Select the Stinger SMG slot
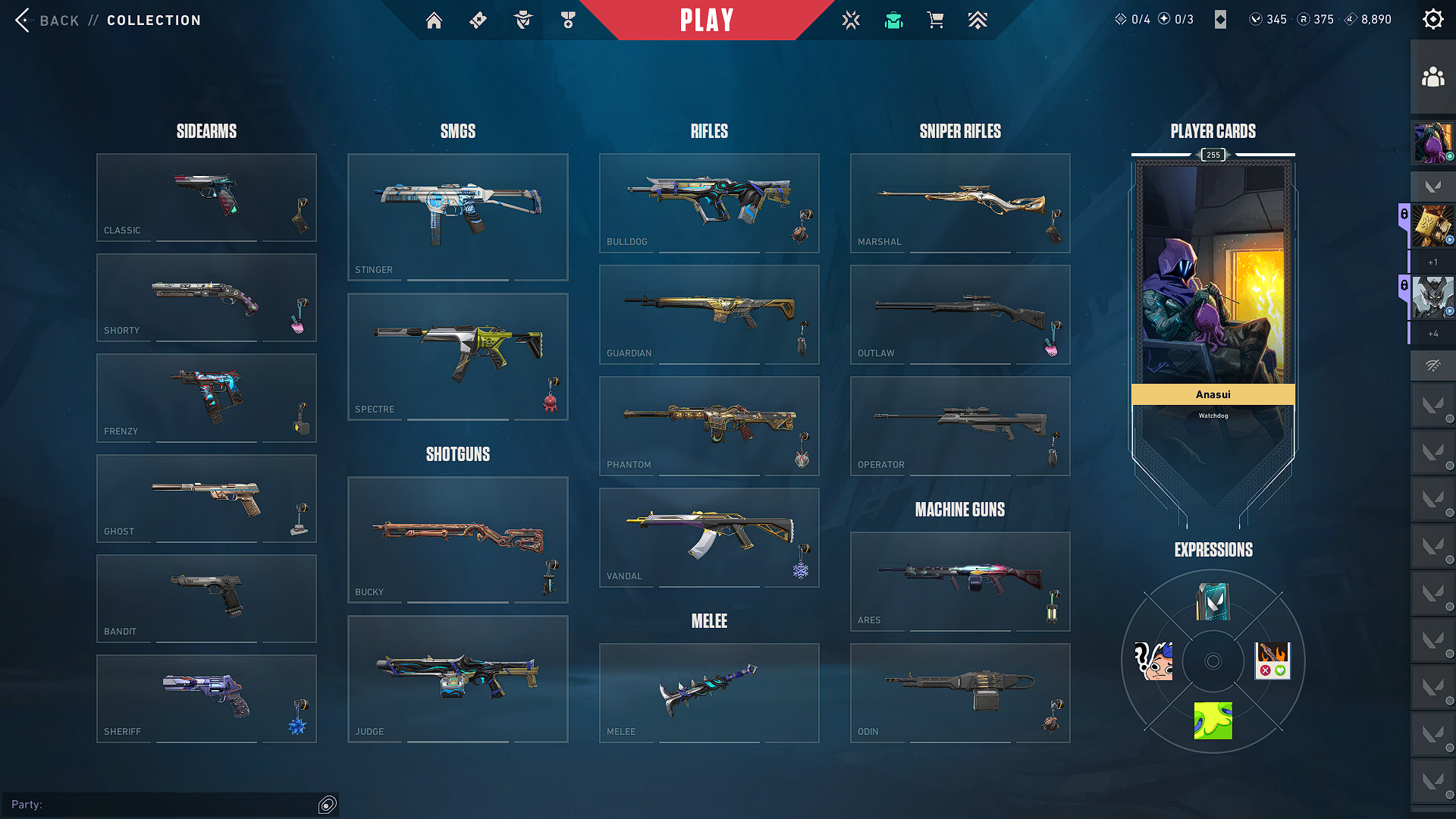This screenshot has width=1456, height=819. coord(457,217)
